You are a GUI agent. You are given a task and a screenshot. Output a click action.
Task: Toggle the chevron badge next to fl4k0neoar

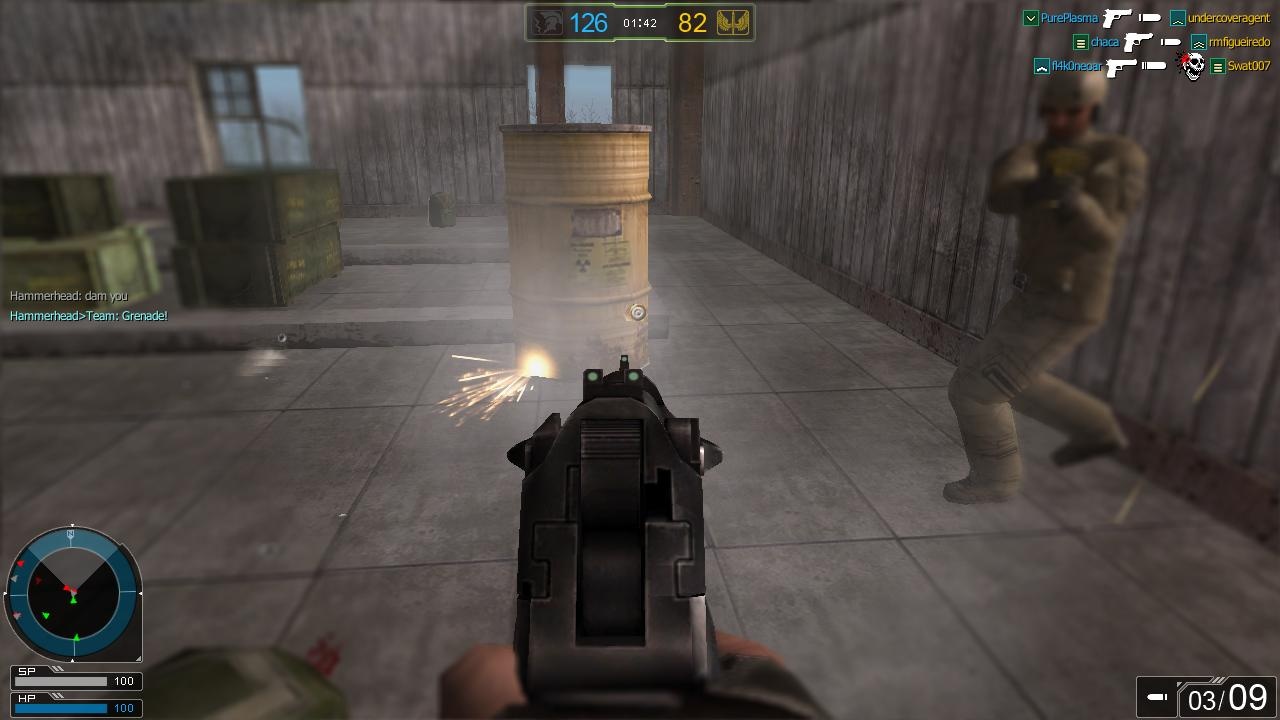(1041, 66)
